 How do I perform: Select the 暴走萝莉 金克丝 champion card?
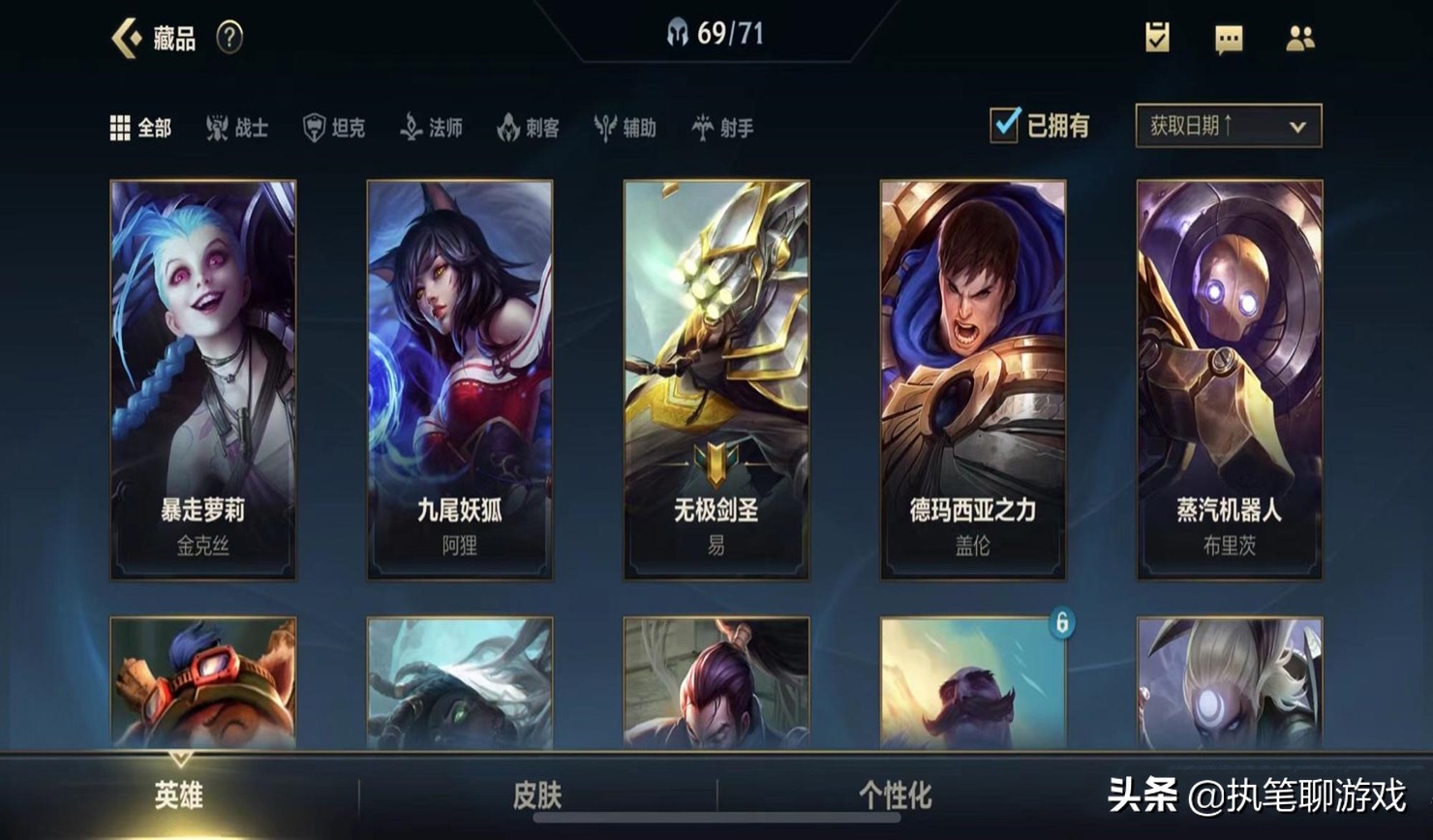point(203,379)
